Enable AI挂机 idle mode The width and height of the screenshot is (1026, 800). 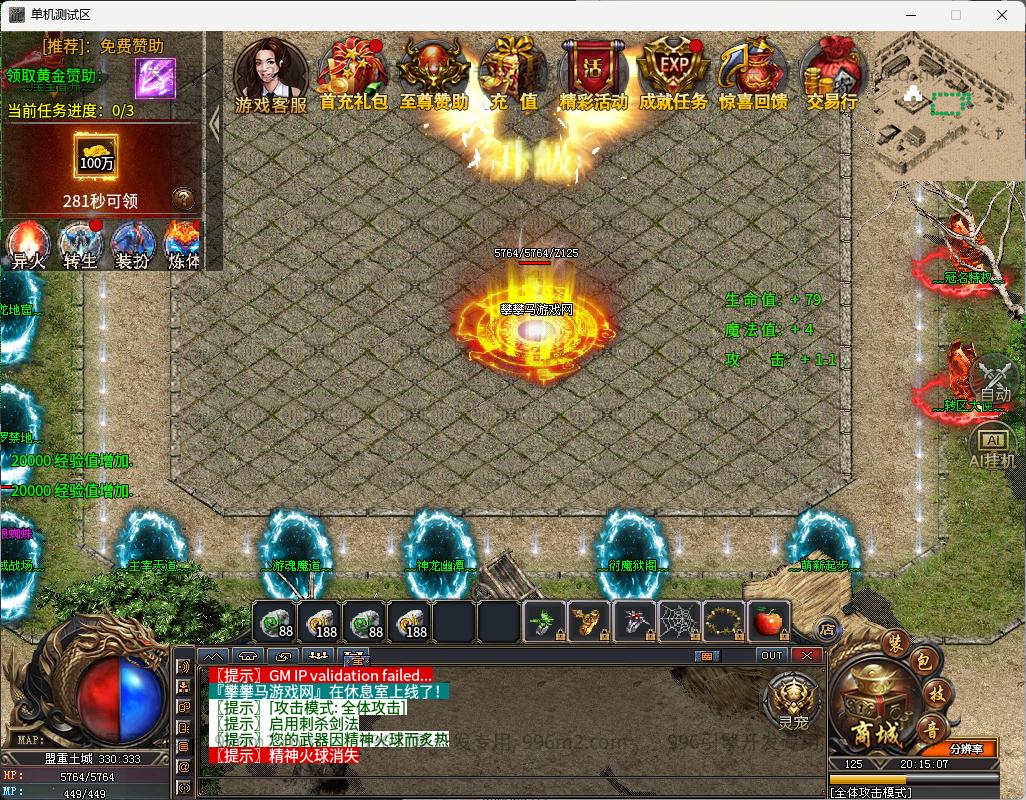(x=994, y=449)
